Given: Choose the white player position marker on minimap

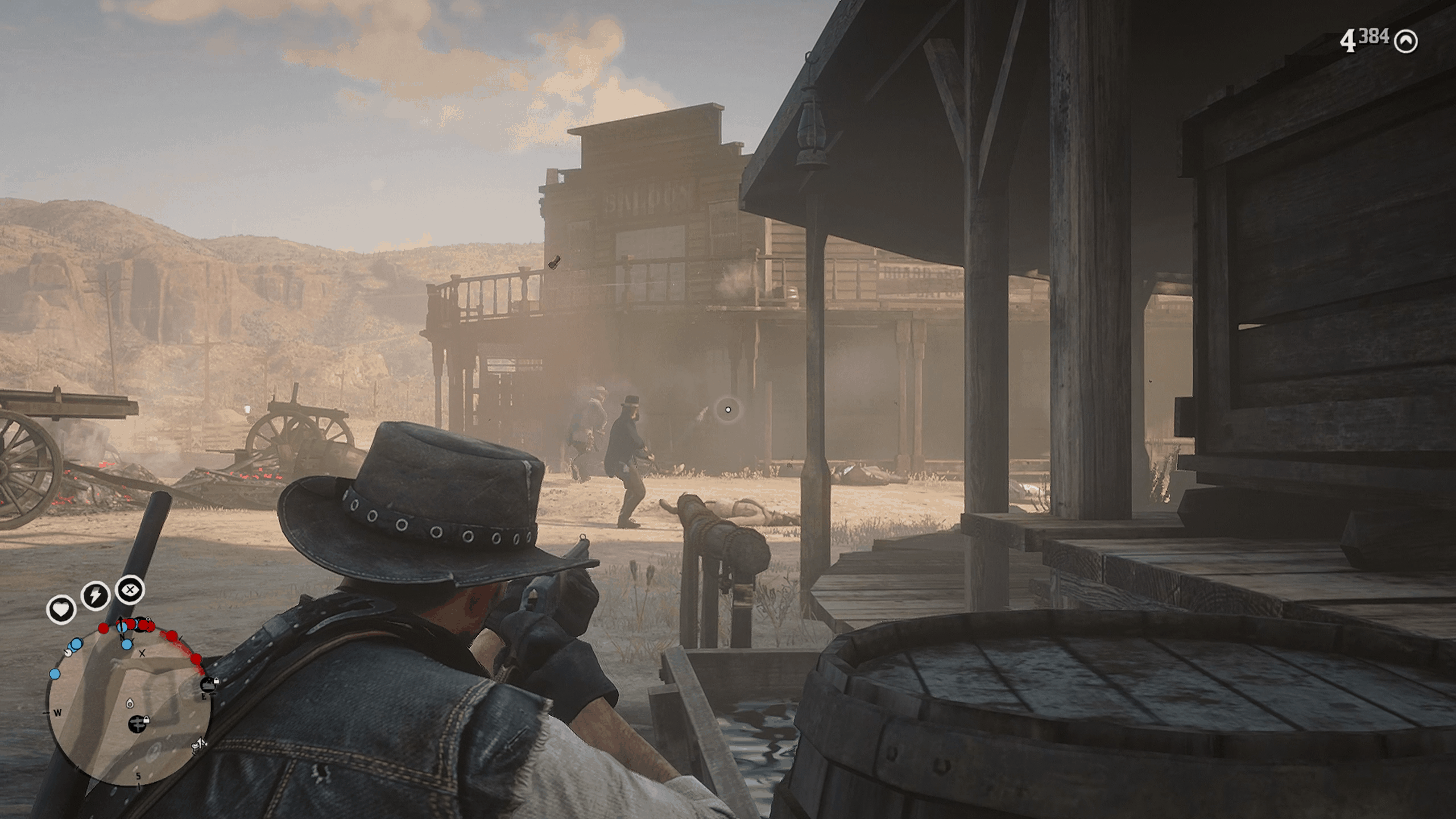Looking at the screenshot, I should tap(129, 703).
